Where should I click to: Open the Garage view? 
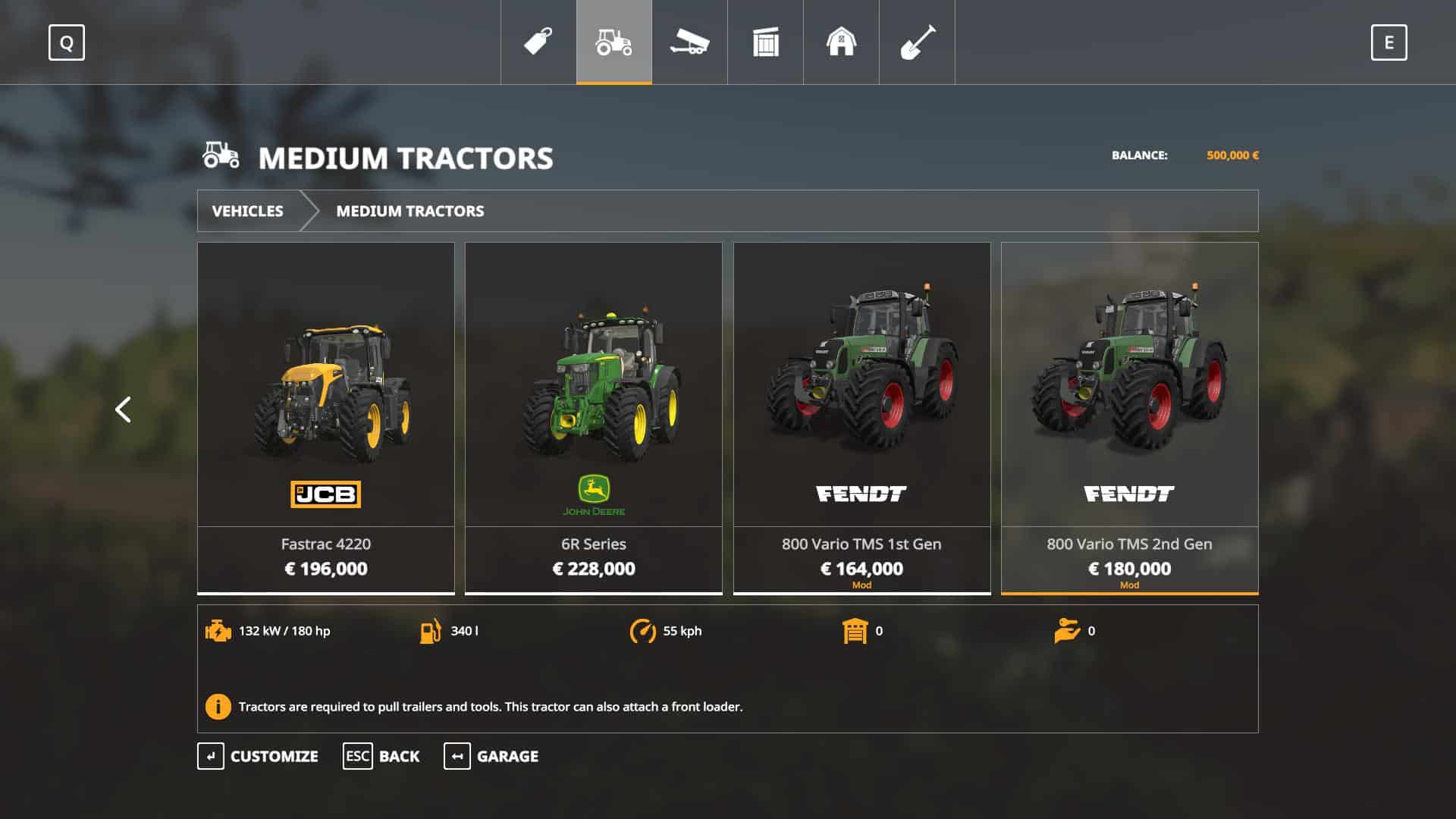click(491, 756)
